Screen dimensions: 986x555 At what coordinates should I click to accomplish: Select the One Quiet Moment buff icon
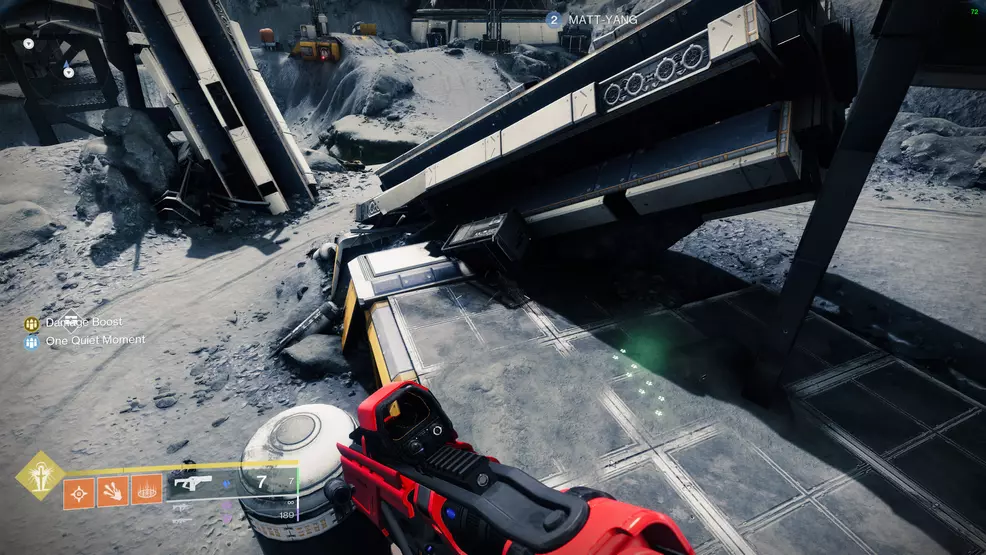32,341
